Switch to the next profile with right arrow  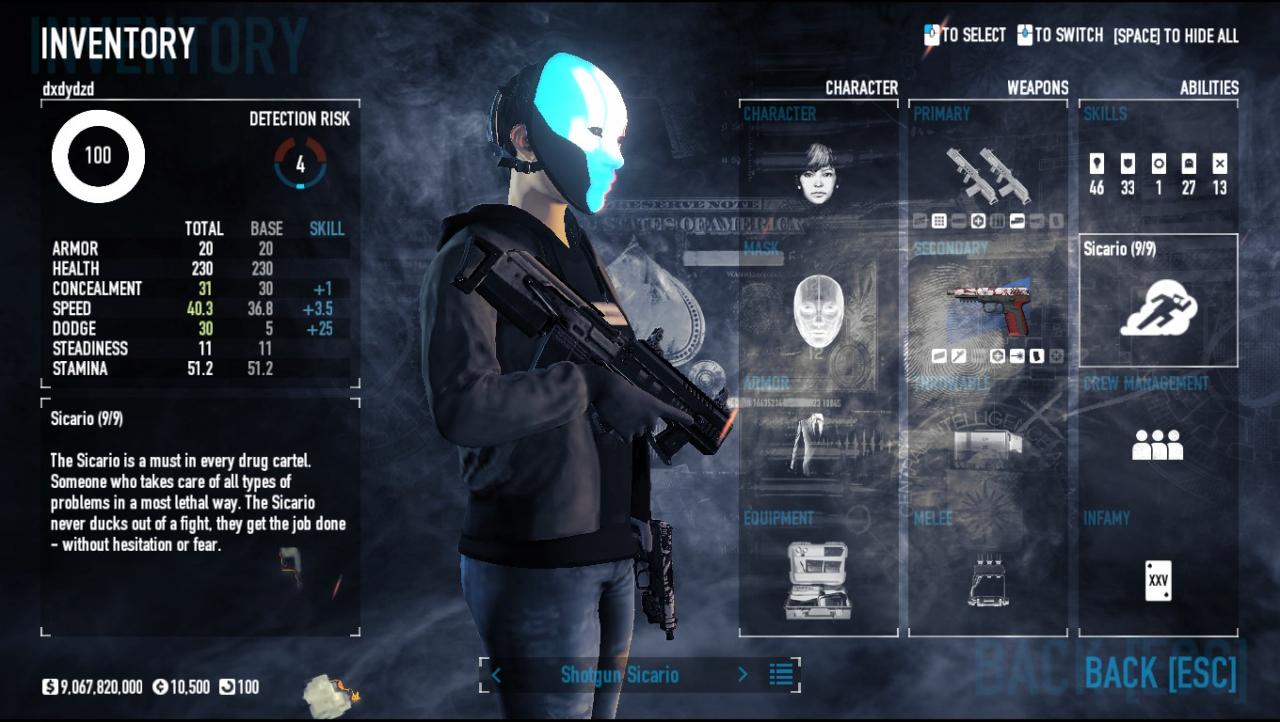tap(742, 675)
